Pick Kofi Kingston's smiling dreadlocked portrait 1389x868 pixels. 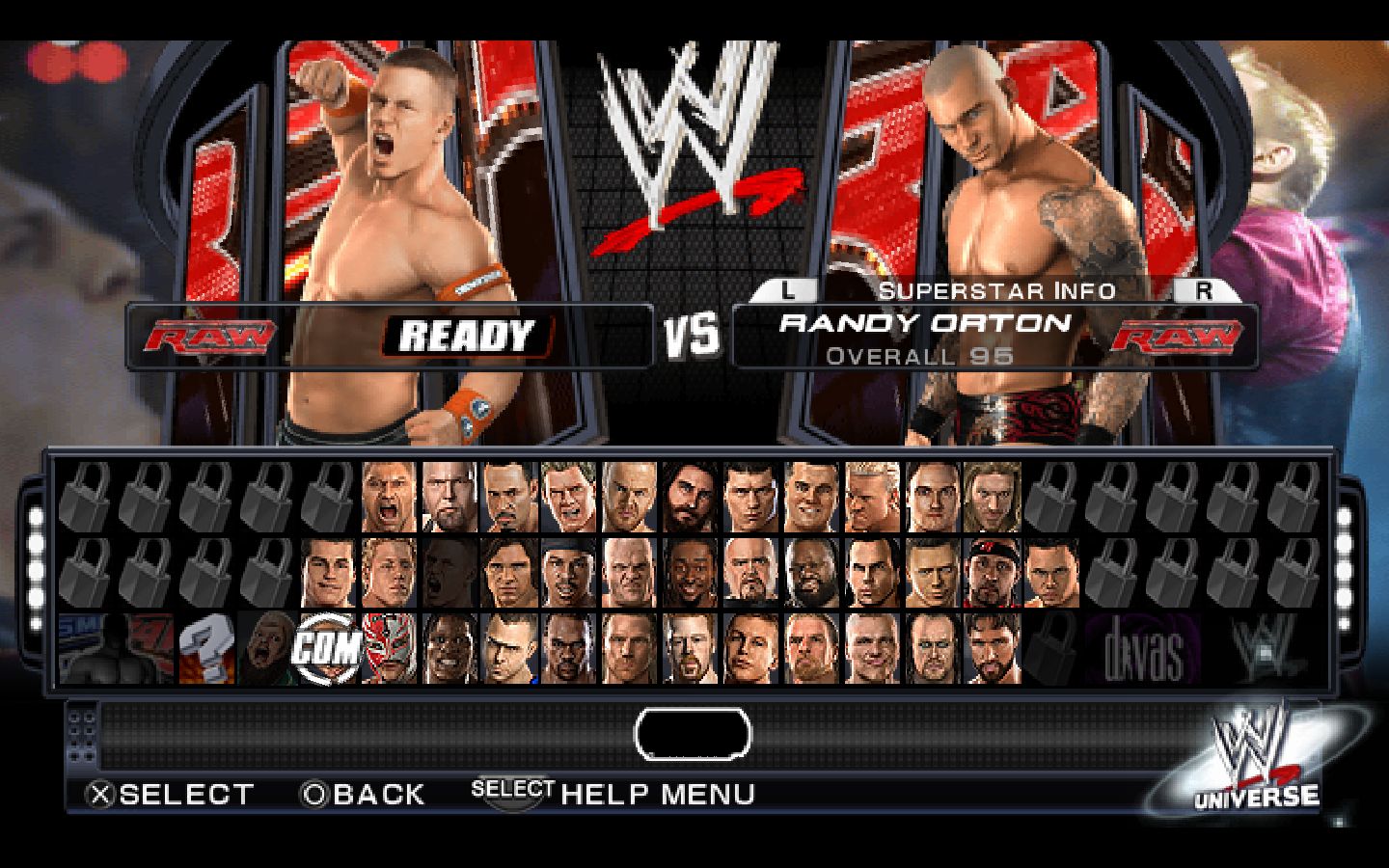pyautogui.click(x=689, y=573)
